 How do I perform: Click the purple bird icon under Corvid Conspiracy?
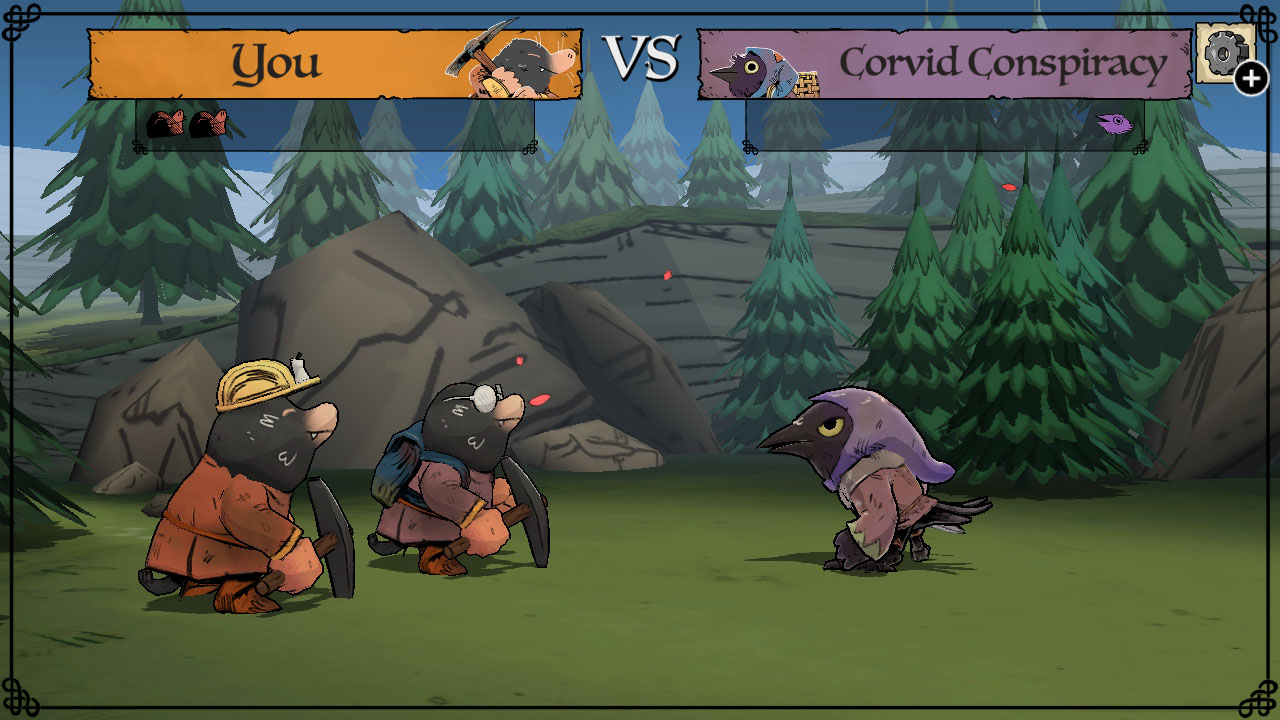(1113, 124)
